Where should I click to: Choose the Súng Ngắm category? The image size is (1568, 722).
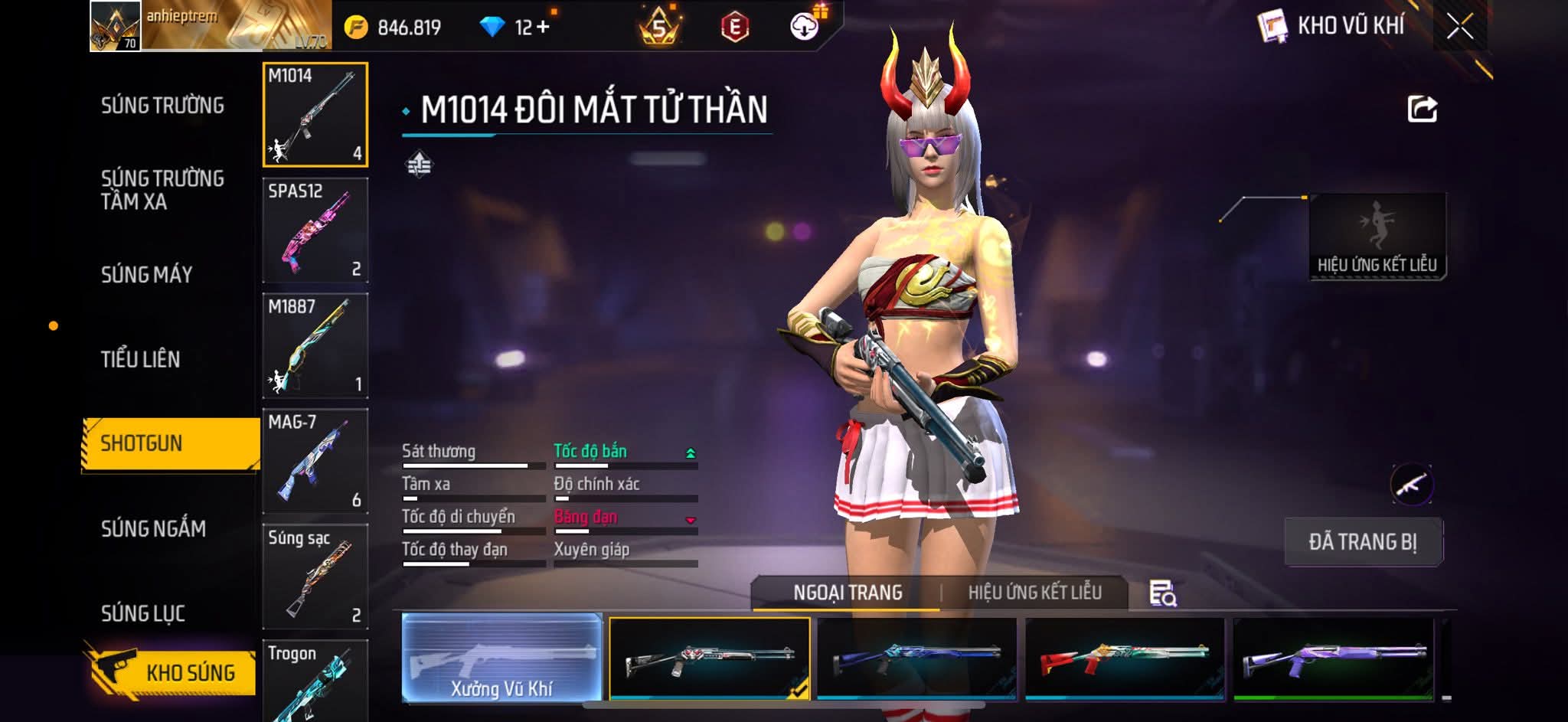point(153,528)
